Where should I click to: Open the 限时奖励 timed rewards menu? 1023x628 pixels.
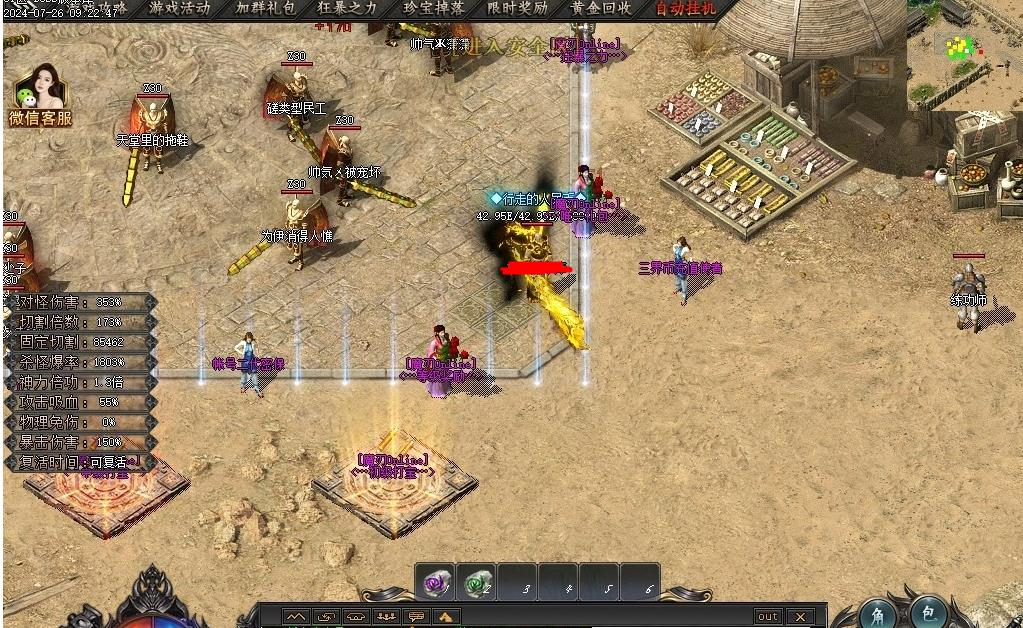(518, 8)
